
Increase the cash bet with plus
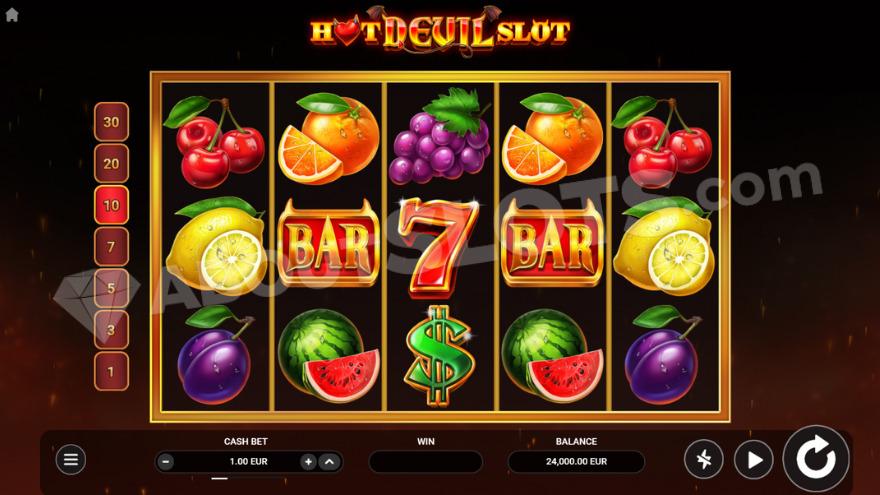coord(308,462)
